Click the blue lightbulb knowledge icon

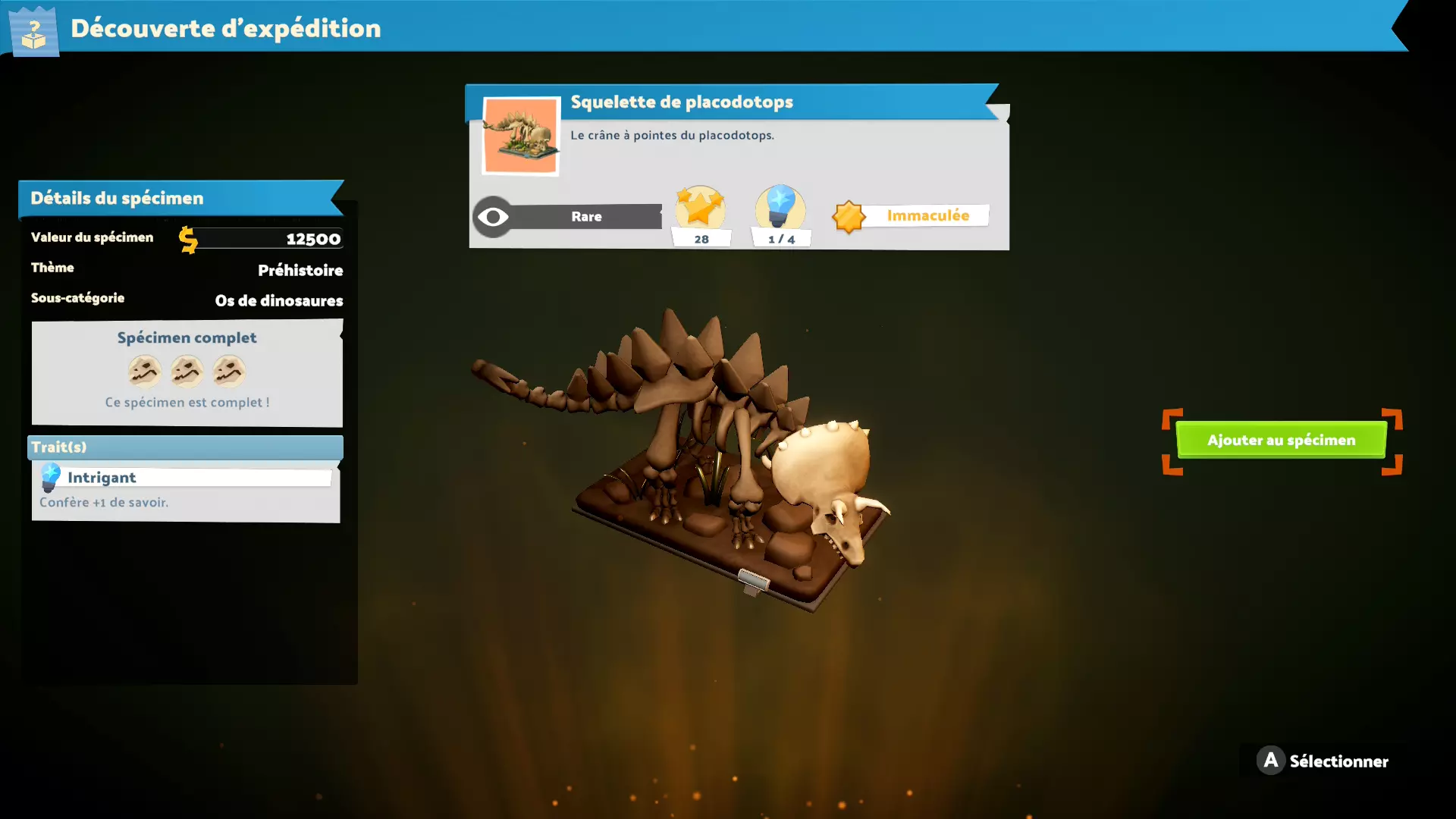point(780,207)
